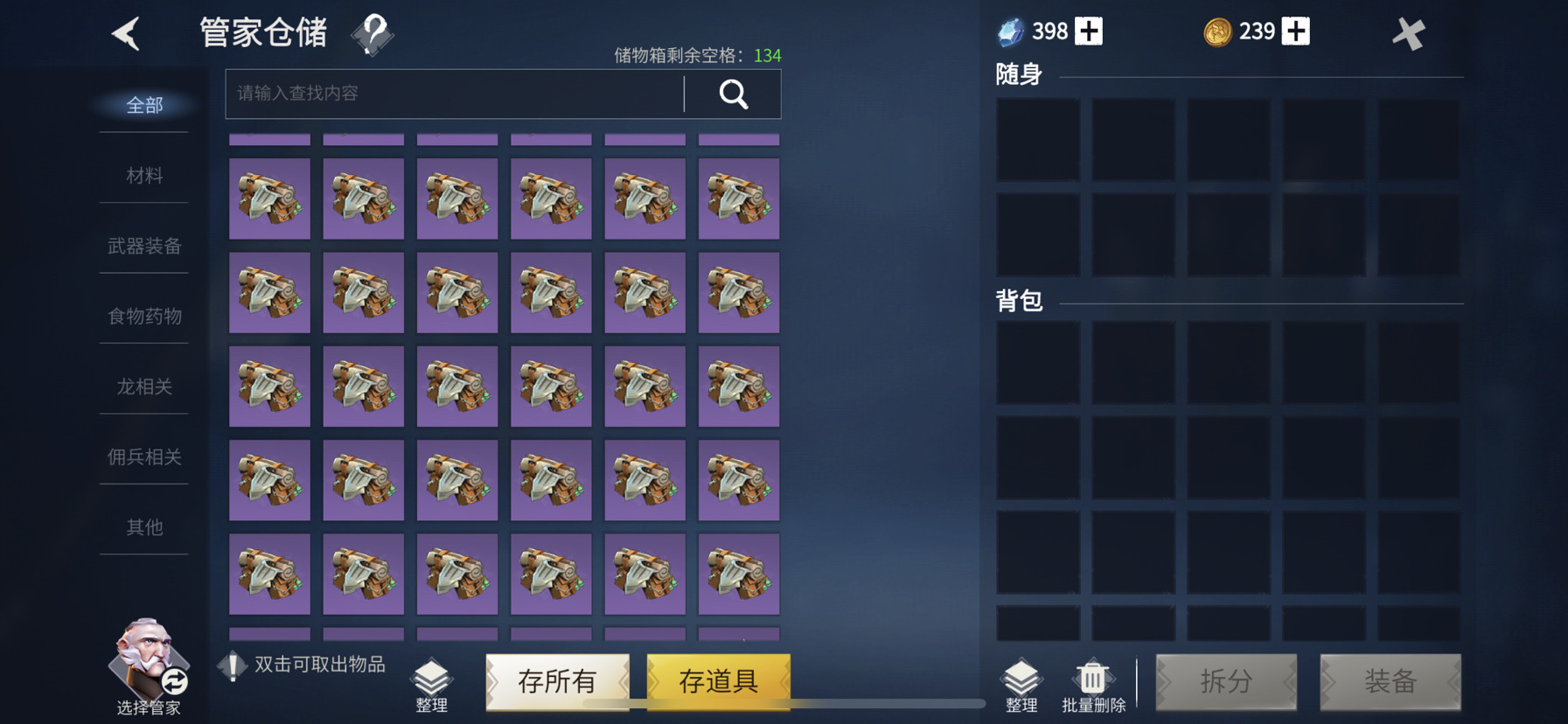Click the back arrow beside 管家仓储
The width and height of the screenshot is (1568, 724).
coord(125,32)
